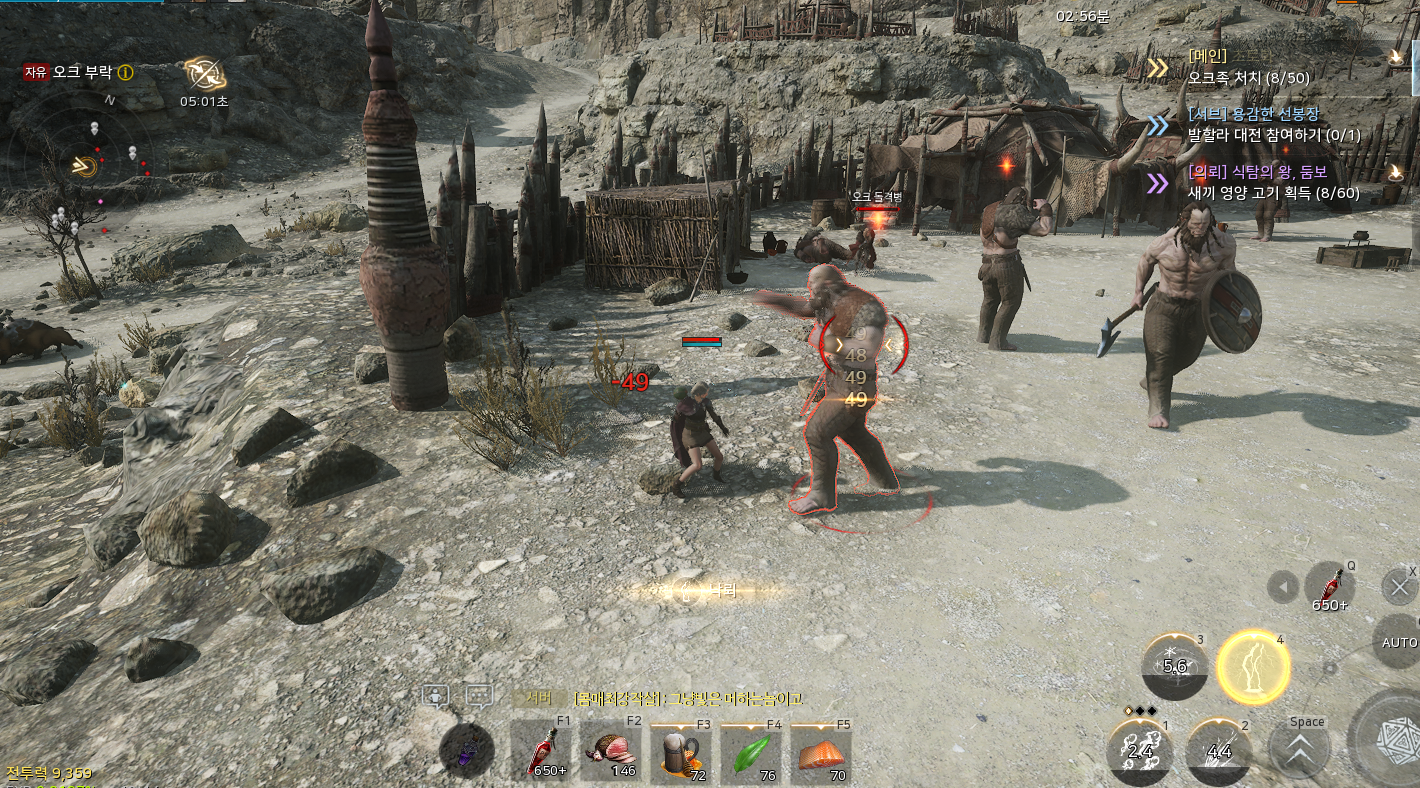The width and height of the screenshot is (1420, 788).
Task: Use the green leaf in F4 slot
Action: [751, 752]
